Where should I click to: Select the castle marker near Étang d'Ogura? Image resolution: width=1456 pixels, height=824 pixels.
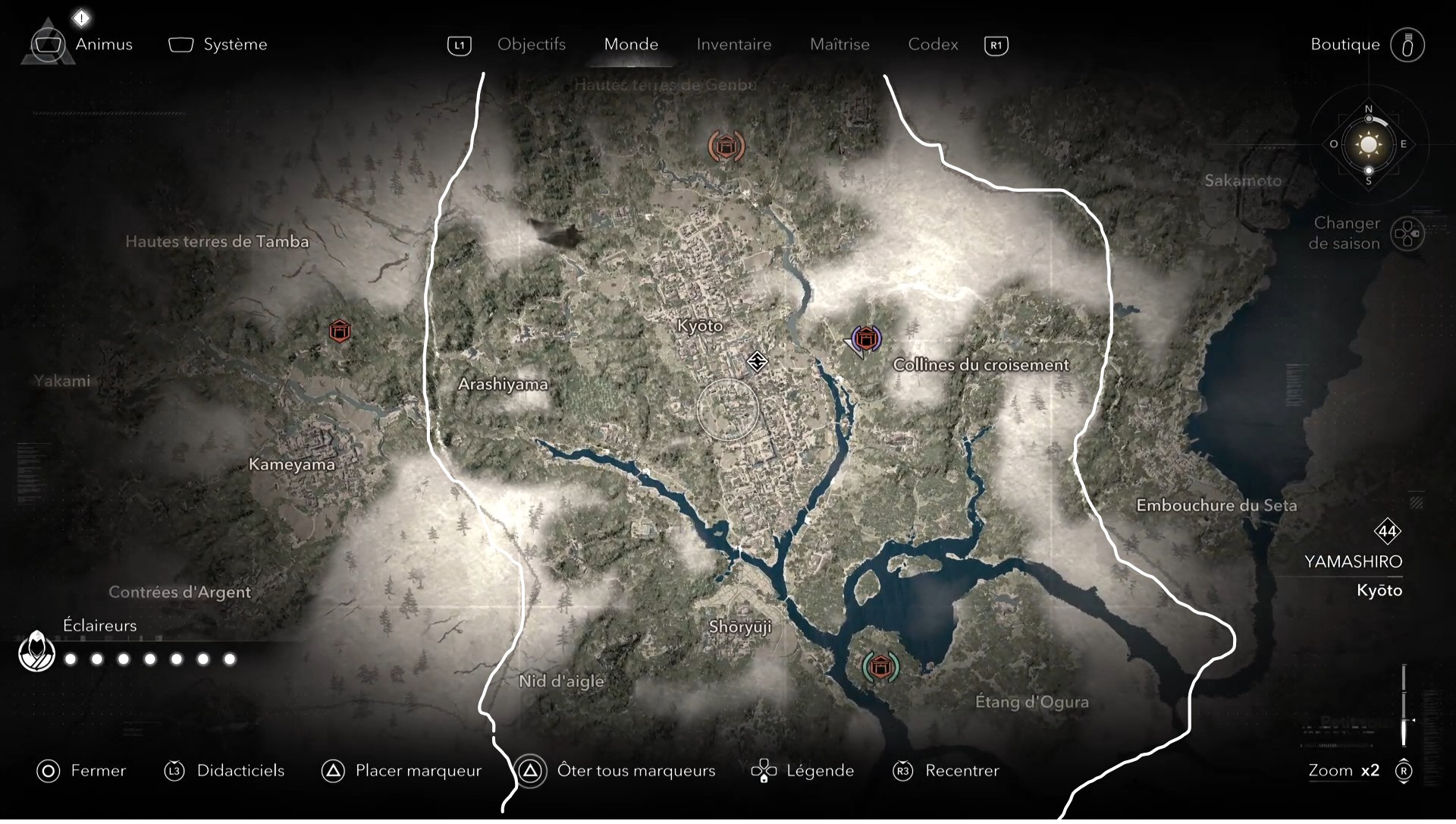880,668
